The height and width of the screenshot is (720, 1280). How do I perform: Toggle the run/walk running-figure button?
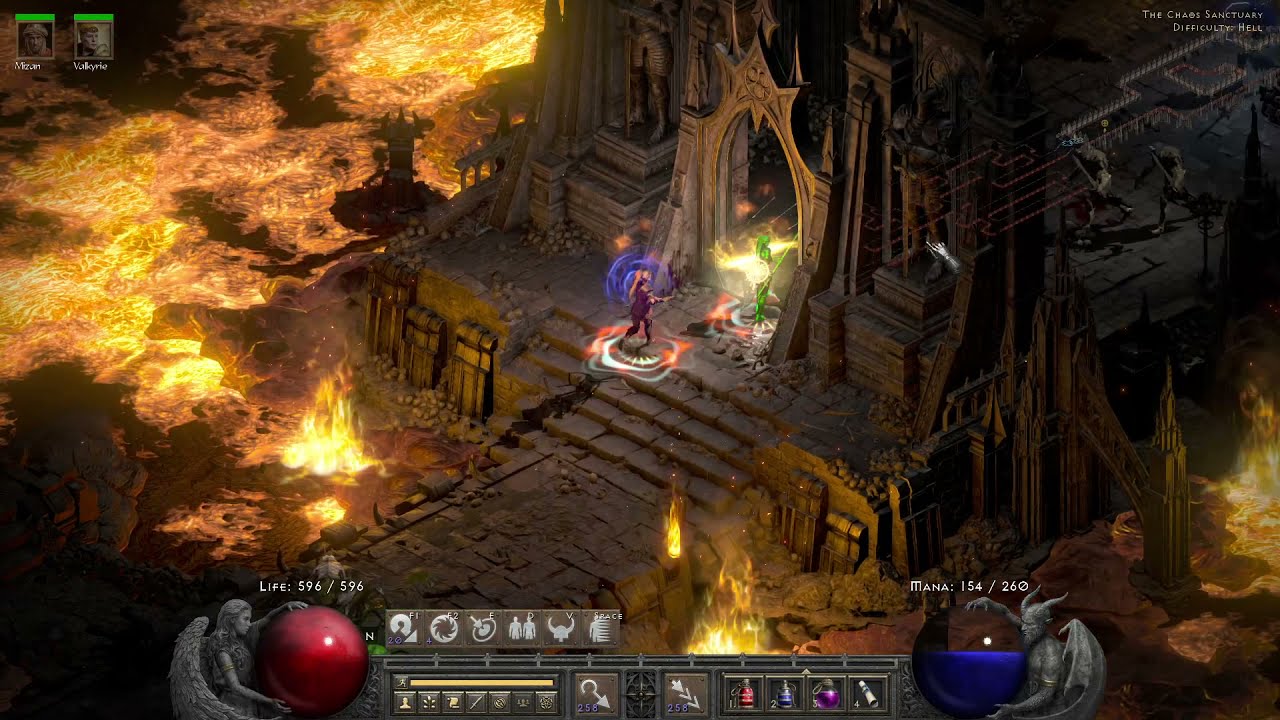[x=402, y=683]
